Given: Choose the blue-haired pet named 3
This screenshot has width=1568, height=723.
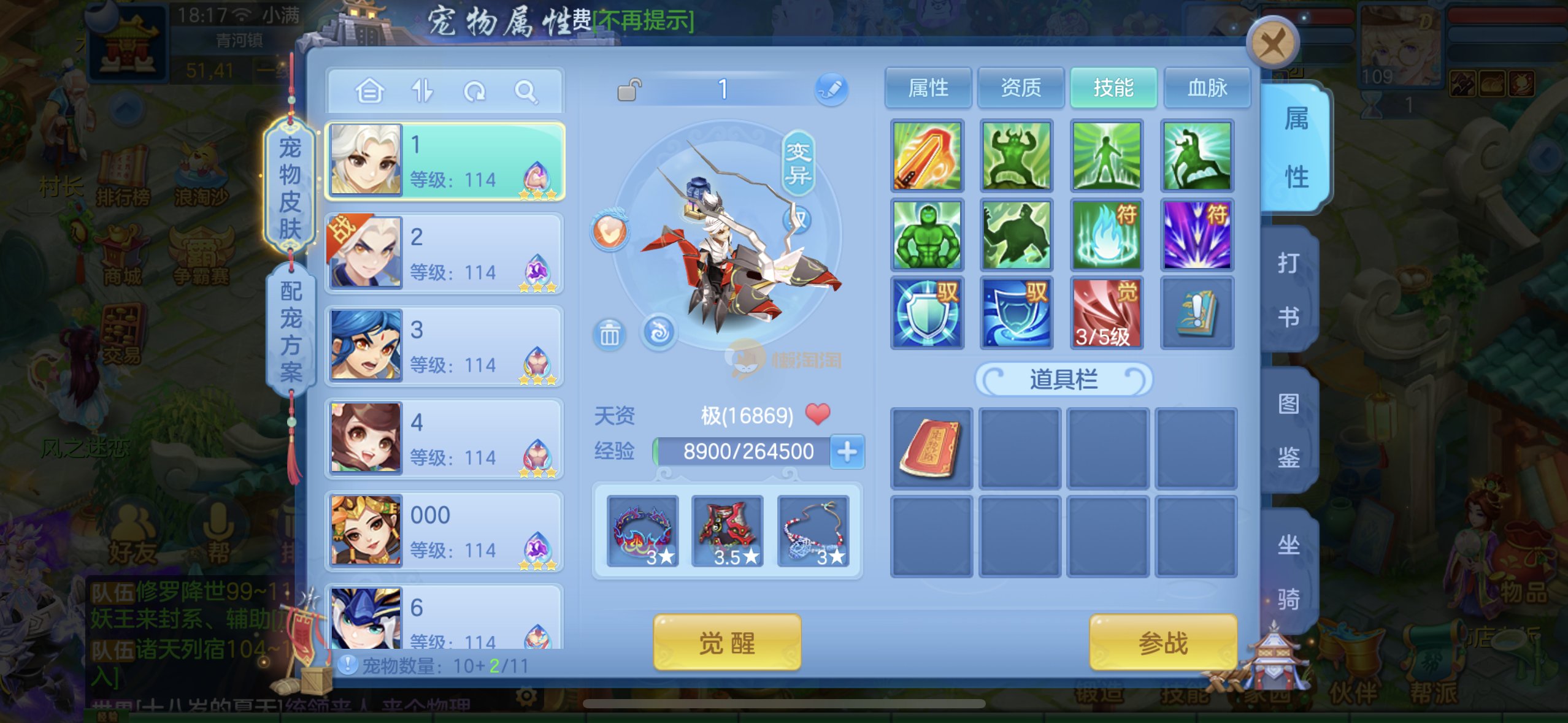Looking at the screenshot, I should click(444, 346).
